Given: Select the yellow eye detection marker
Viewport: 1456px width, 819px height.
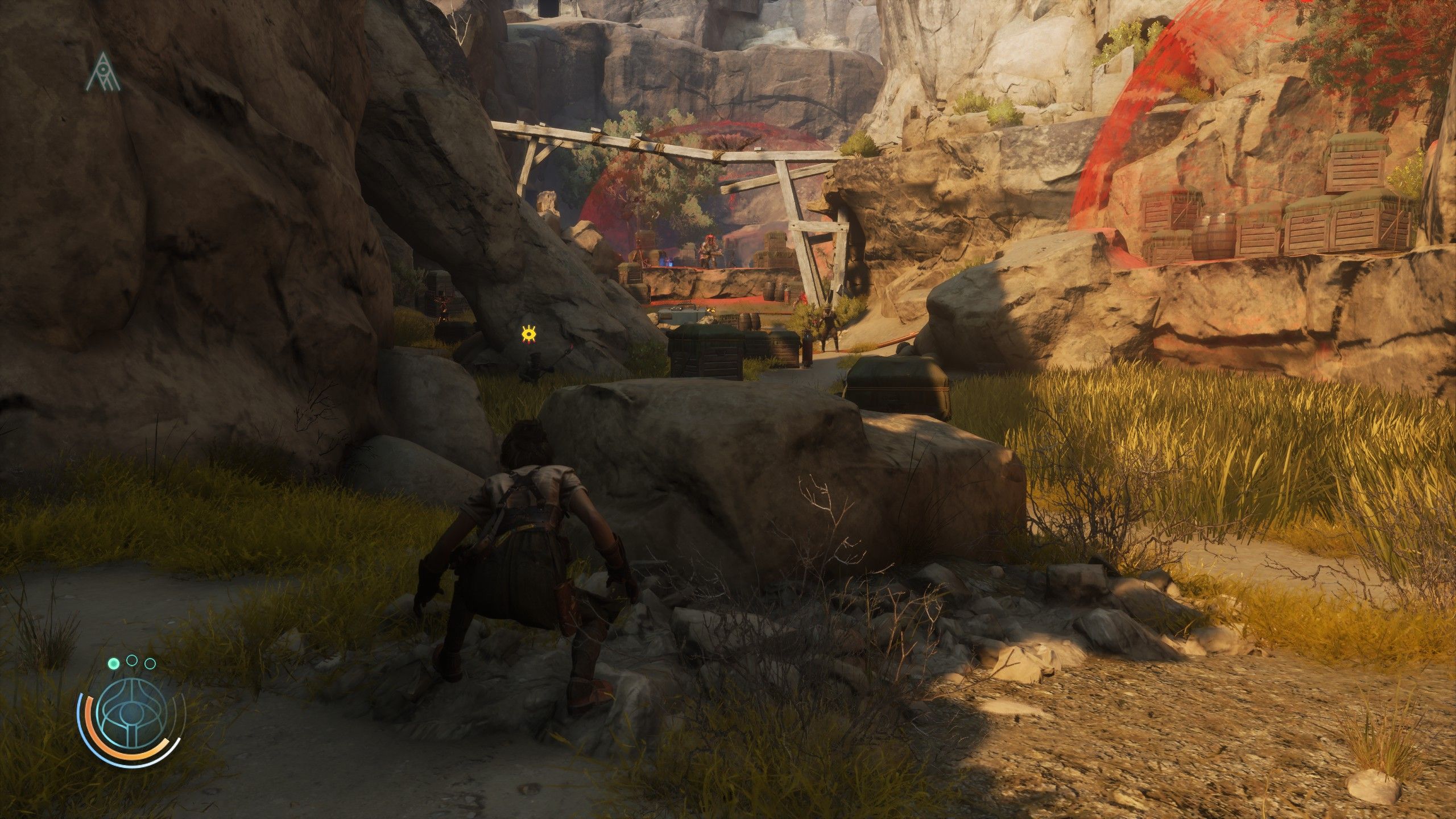Looking at the screenshot, I should tap(530, 334).
